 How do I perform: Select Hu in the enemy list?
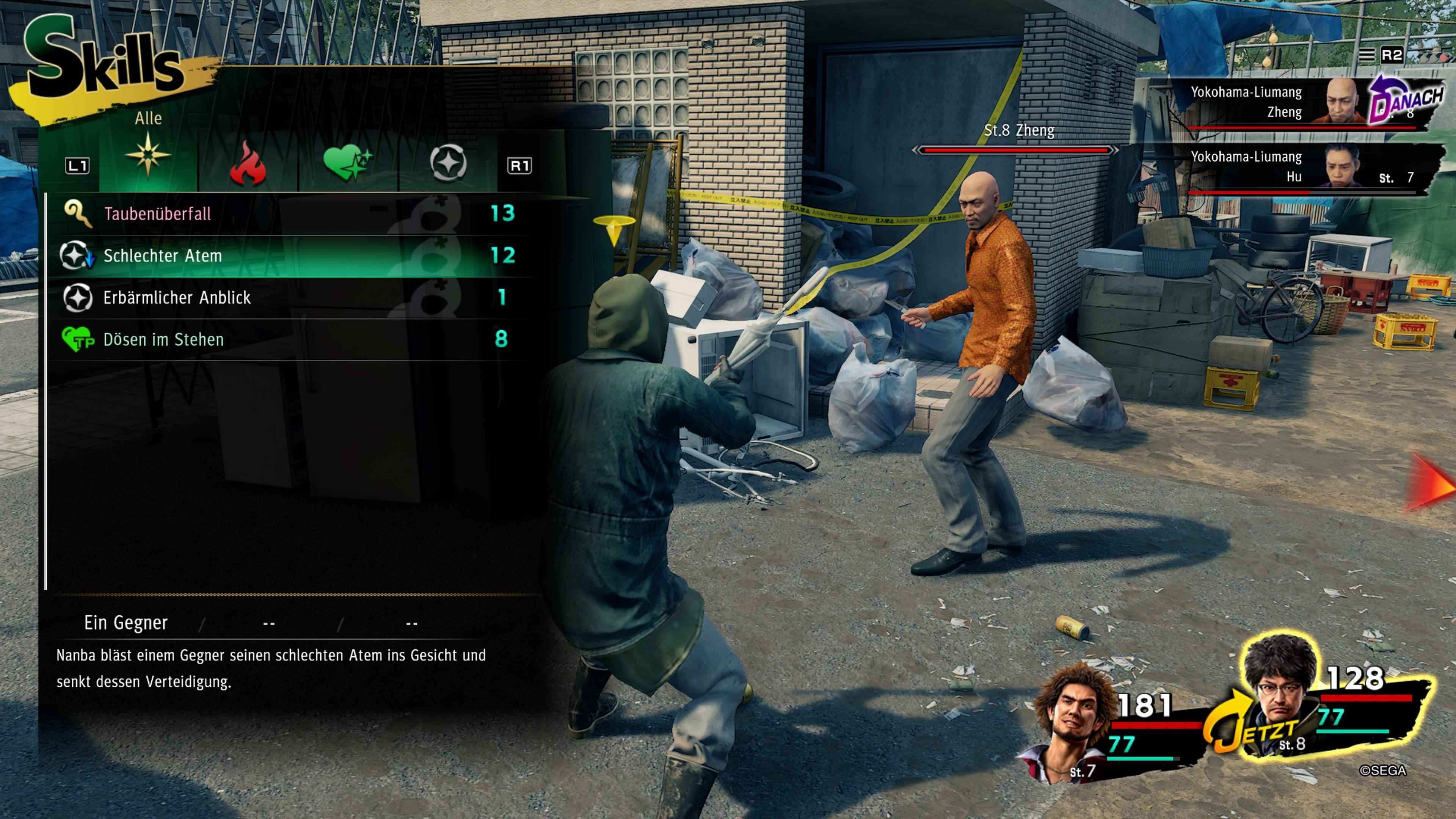click(1300, 167)
